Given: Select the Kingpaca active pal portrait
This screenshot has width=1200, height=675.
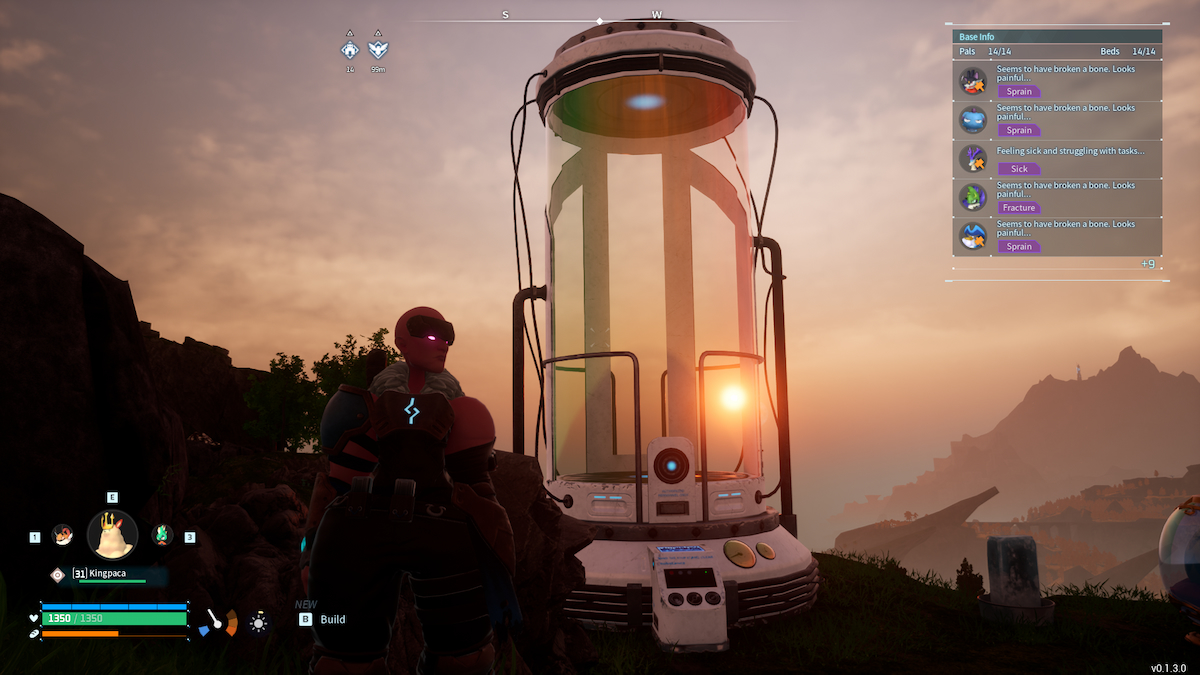Looking at the screenshot, I should [112, 534].
